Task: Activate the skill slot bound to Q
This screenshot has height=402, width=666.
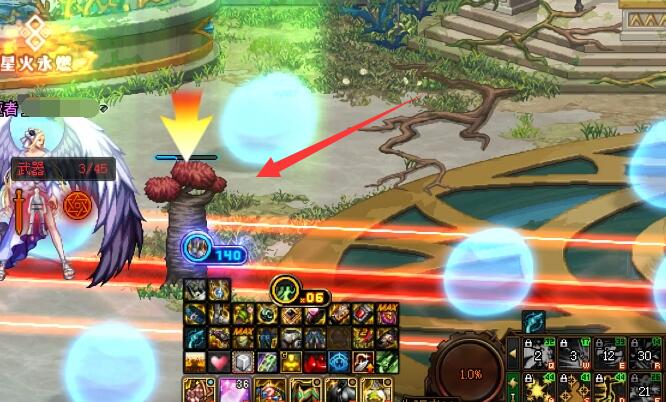Action: (x=540, y=353)
